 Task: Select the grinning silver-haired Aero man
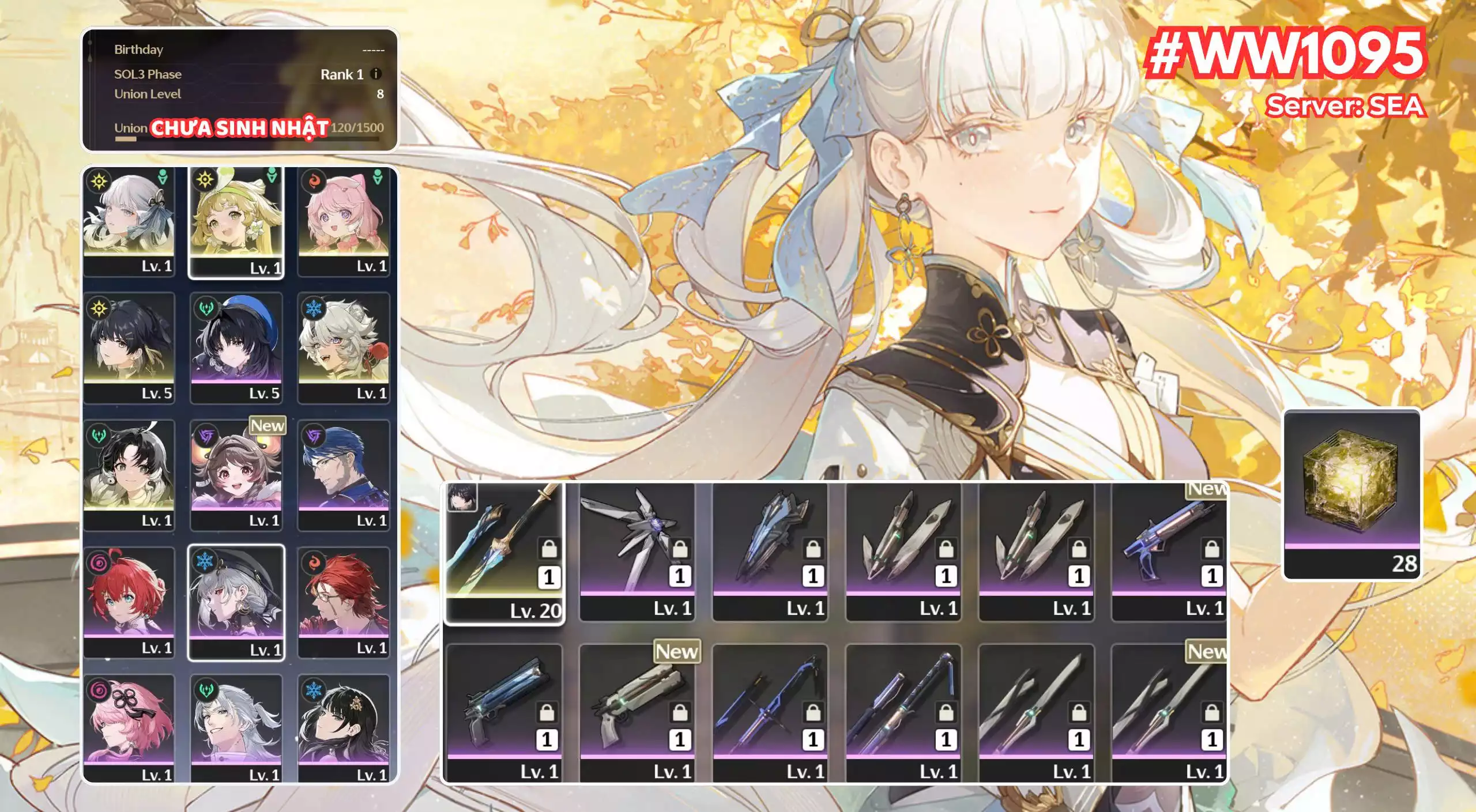pyautogui.click(x=236, y=727)
